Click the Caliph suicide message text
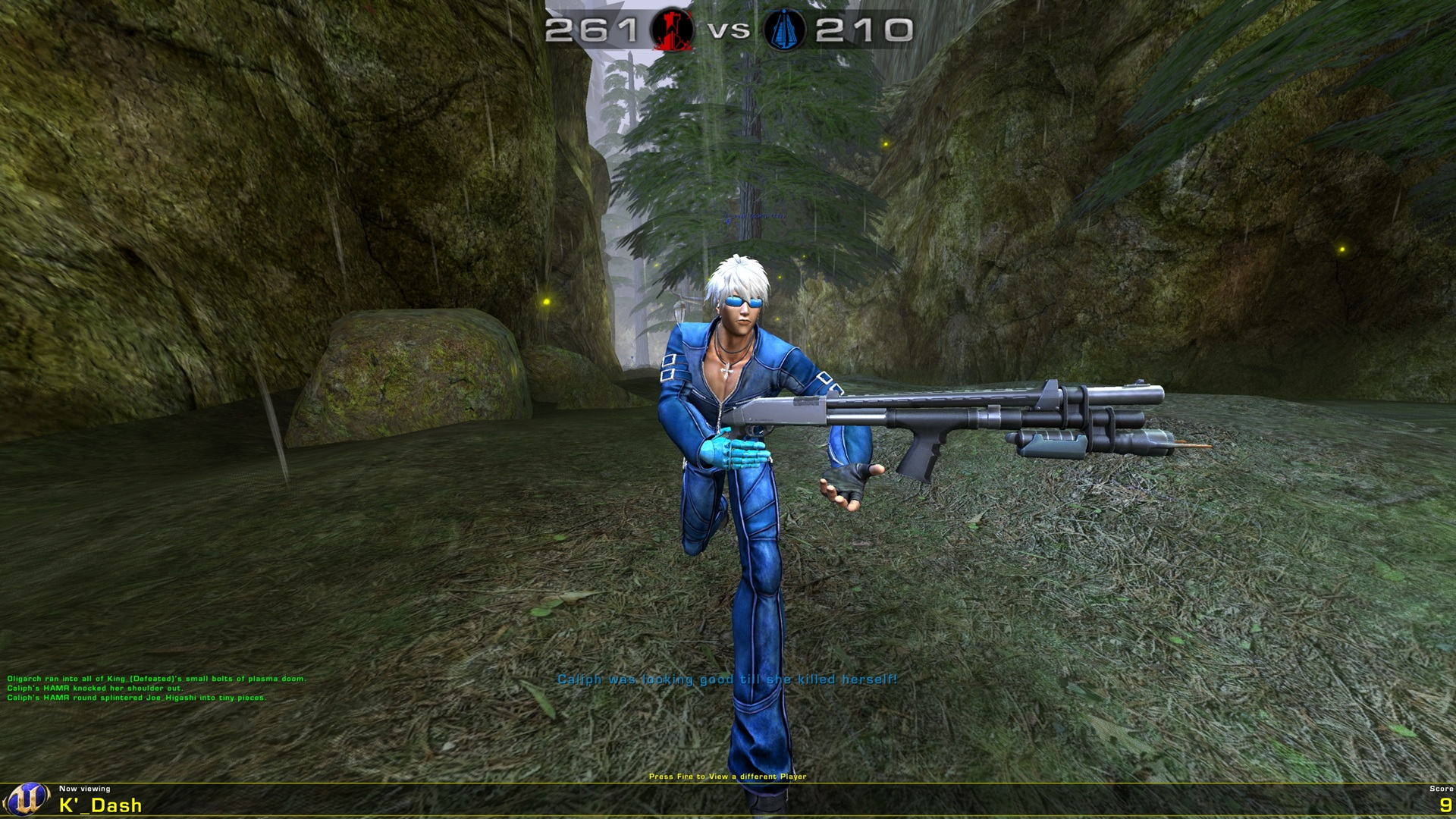This screenshot has width=1456, height=819. [726, 681]
